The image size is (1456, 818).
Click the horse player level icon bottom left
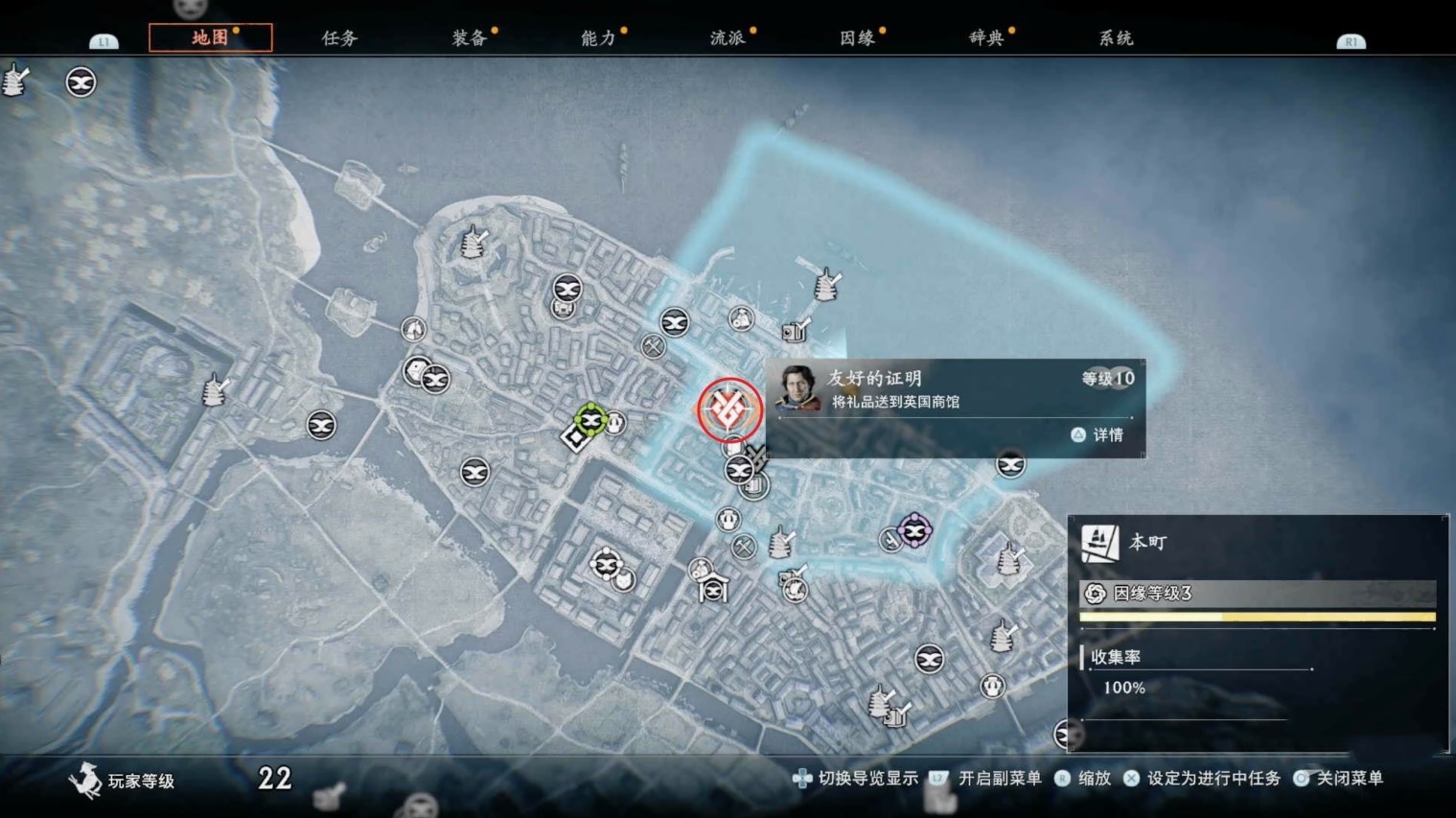pos(86,780)
